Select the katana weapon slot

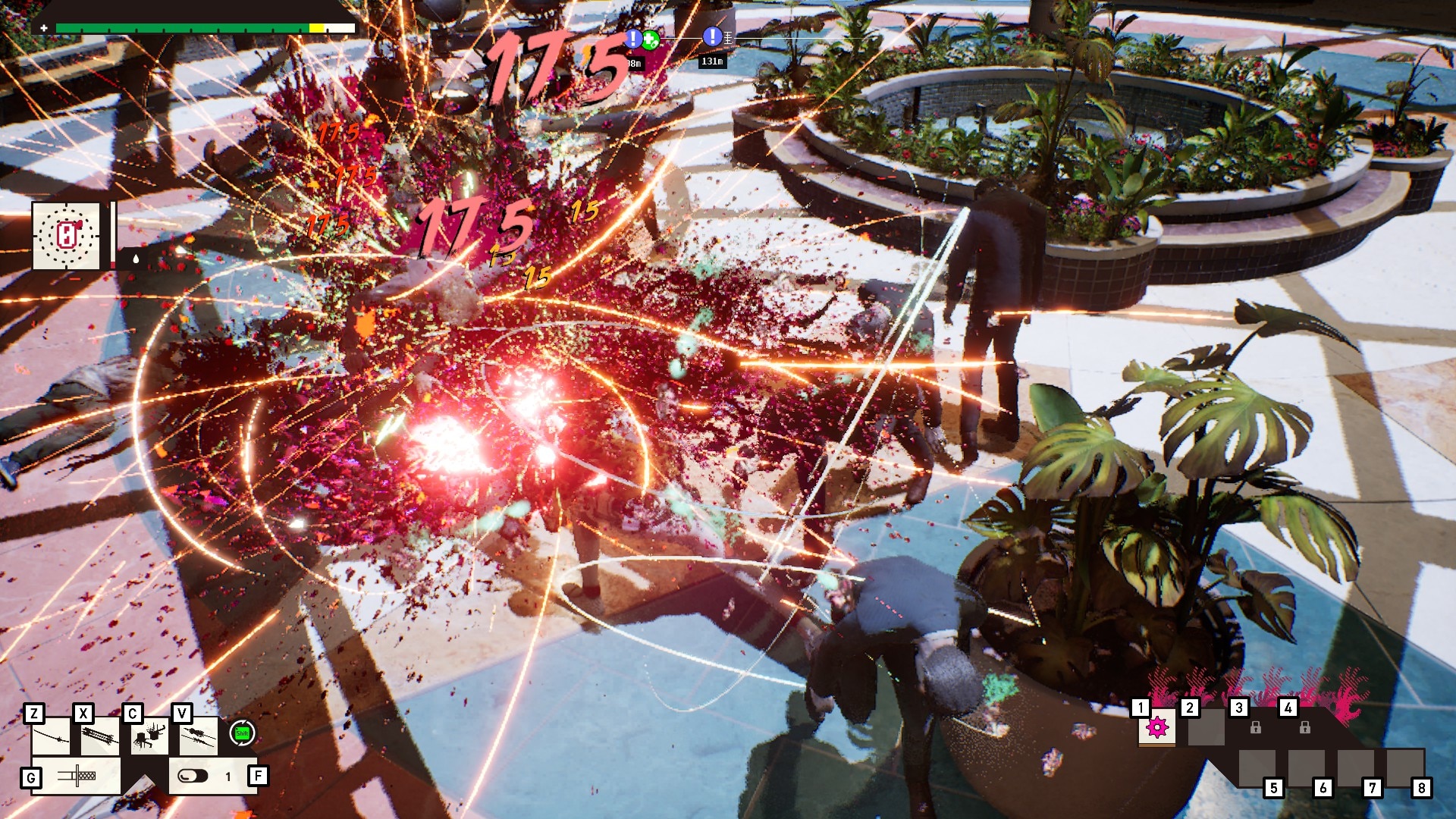pyautogui.click(x=51, y=736)
